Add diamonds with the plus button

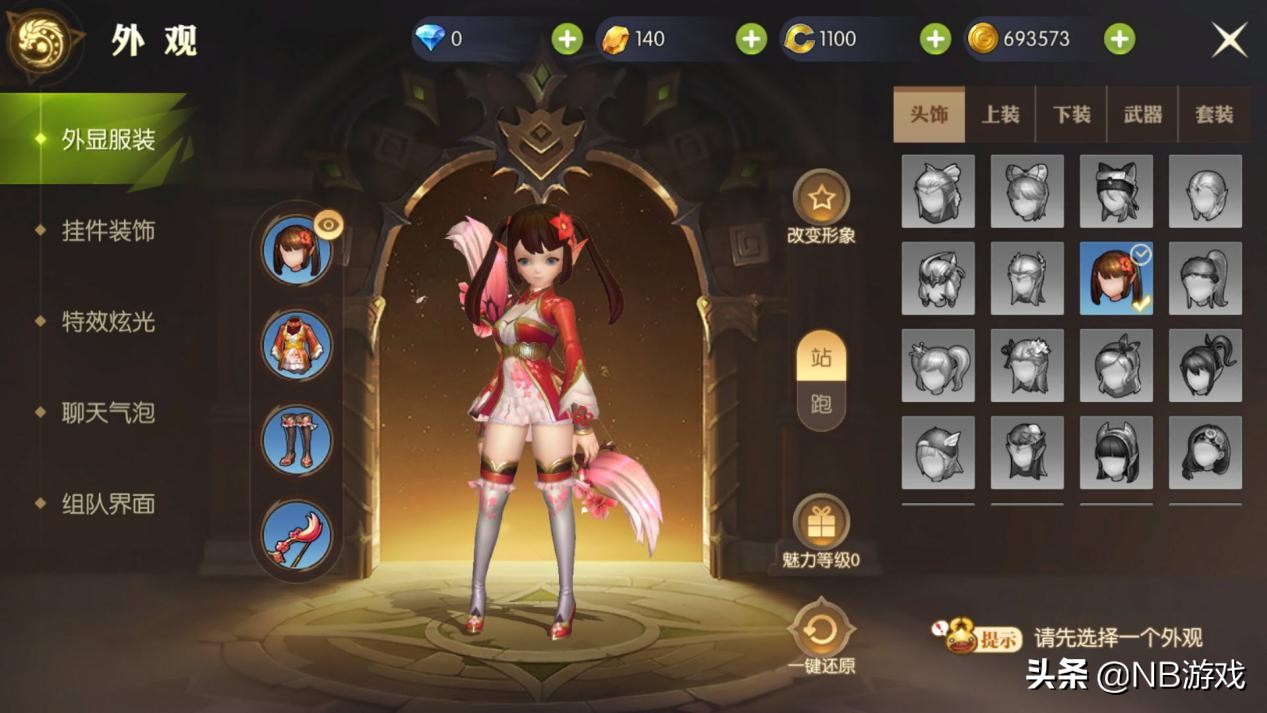567,39
